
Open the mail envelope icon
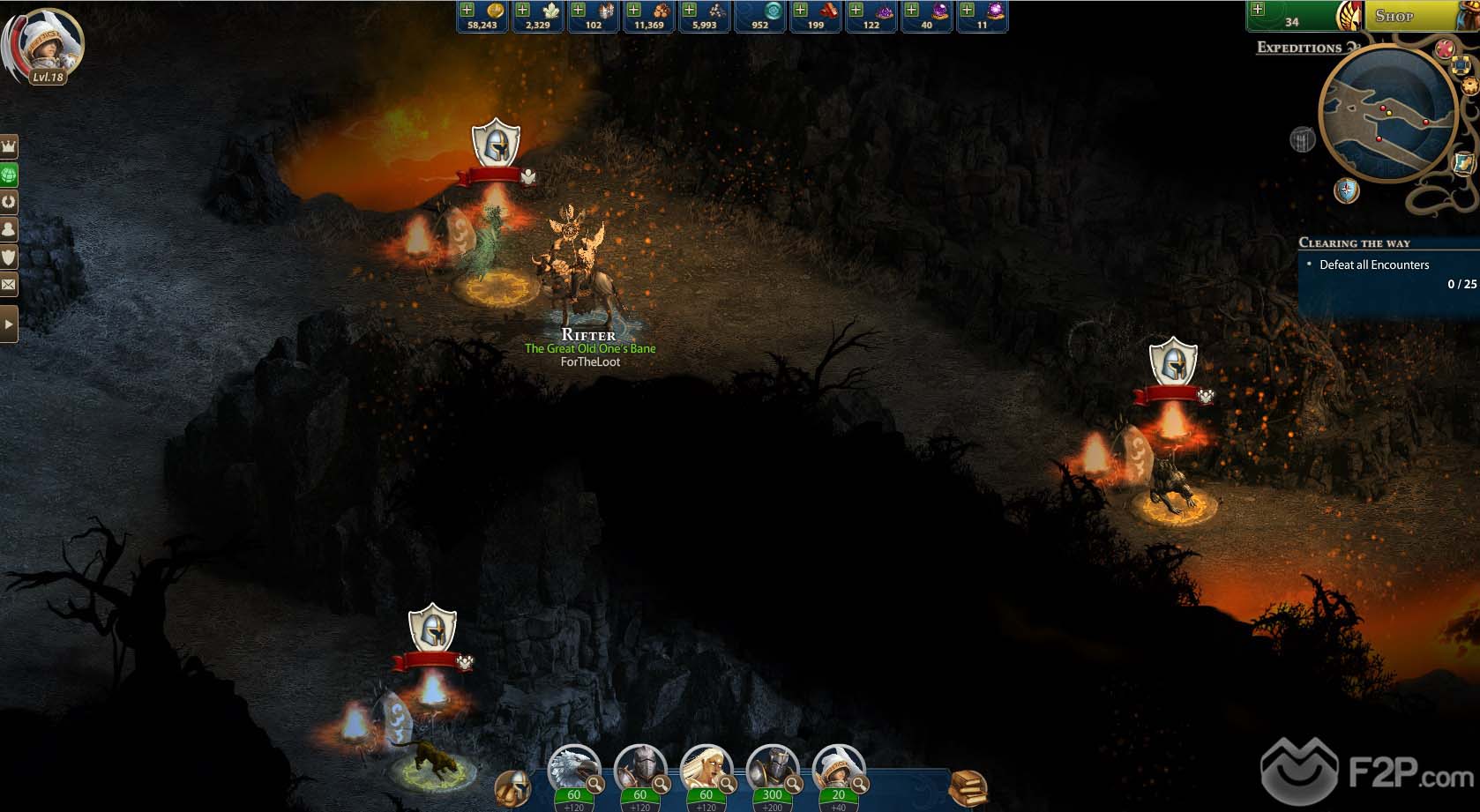9,285
